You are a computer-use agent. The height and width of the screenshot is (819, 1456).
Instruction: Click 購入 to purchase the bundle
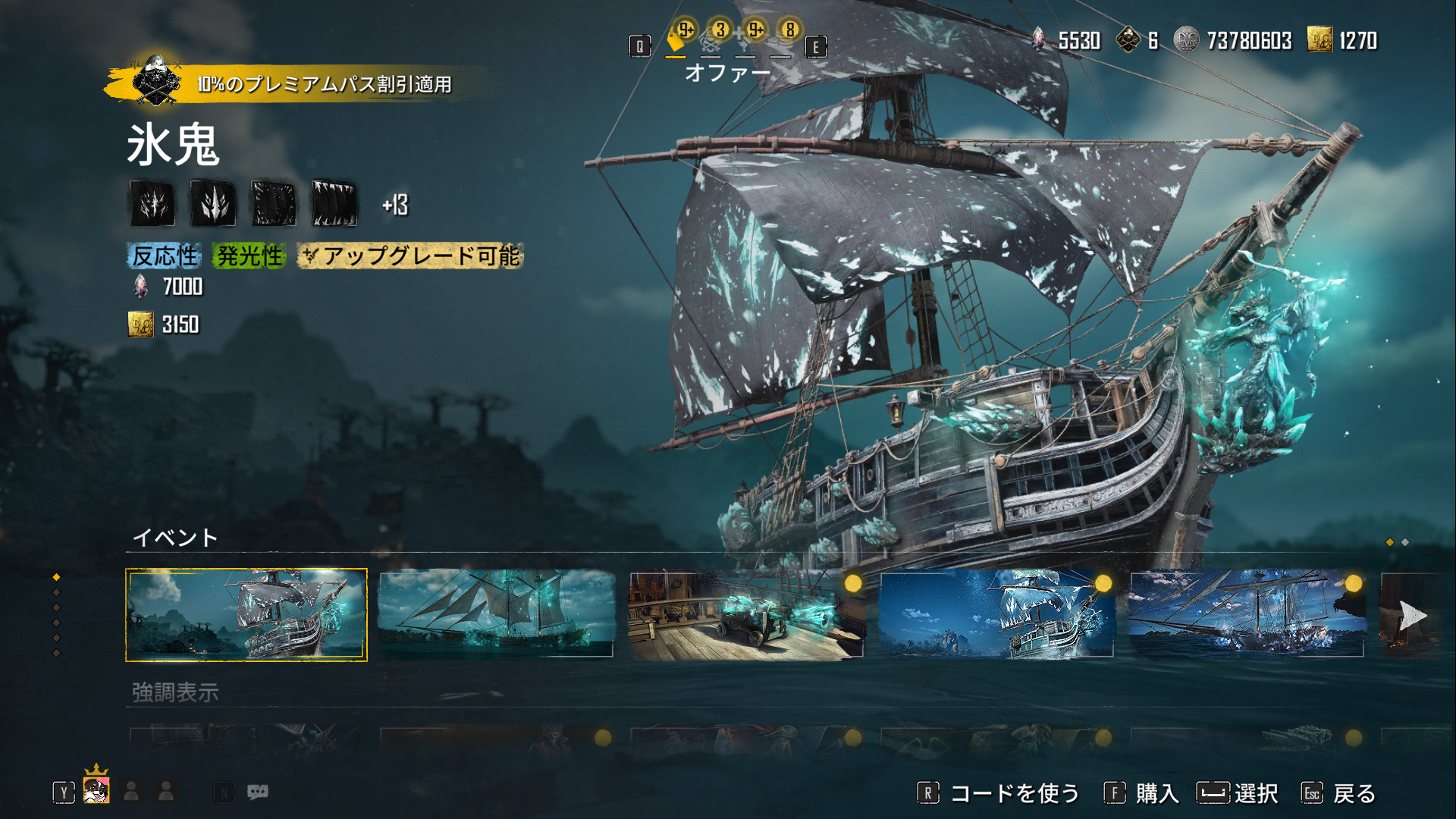click(x=1142, y=793)
